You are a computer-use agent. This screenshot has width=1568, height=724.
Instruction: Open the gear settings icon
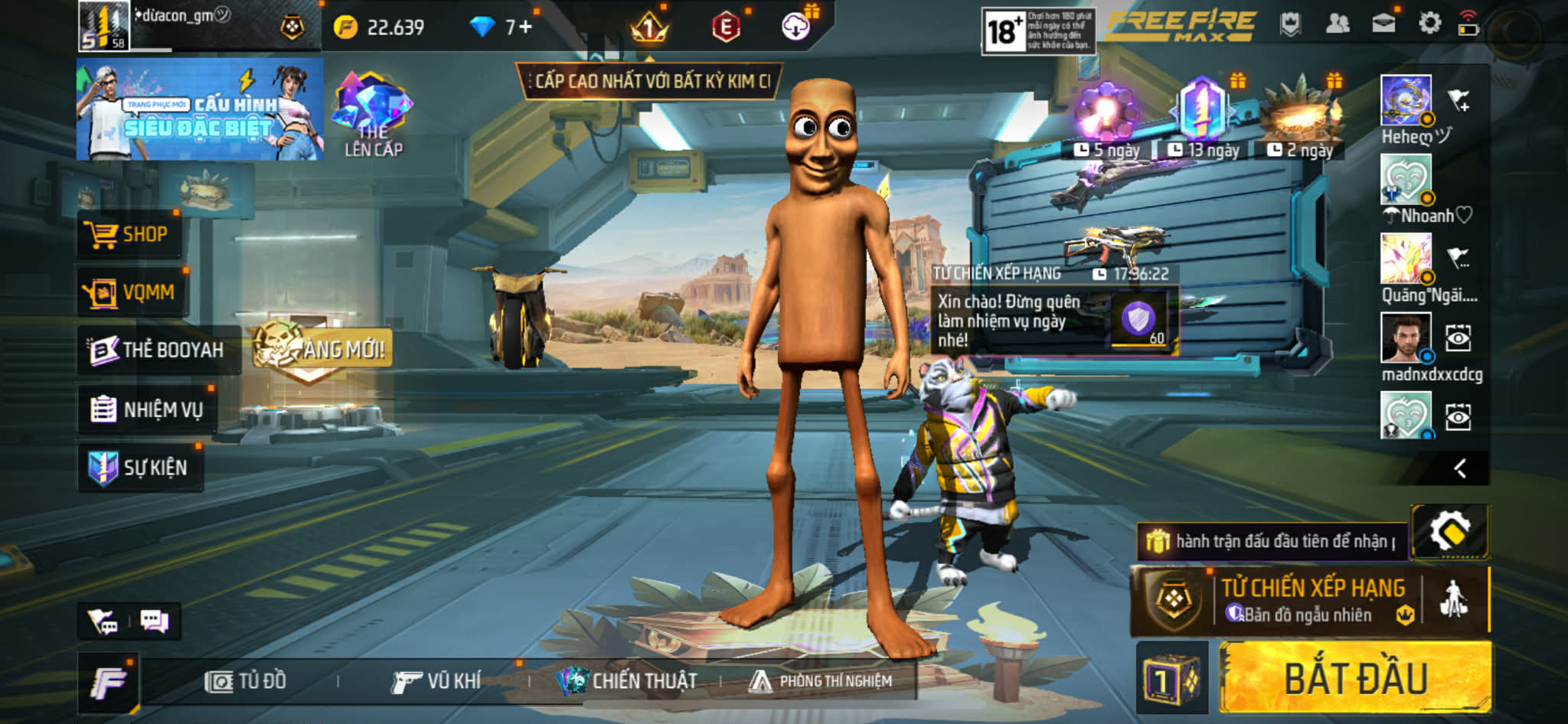[1429, 24]
